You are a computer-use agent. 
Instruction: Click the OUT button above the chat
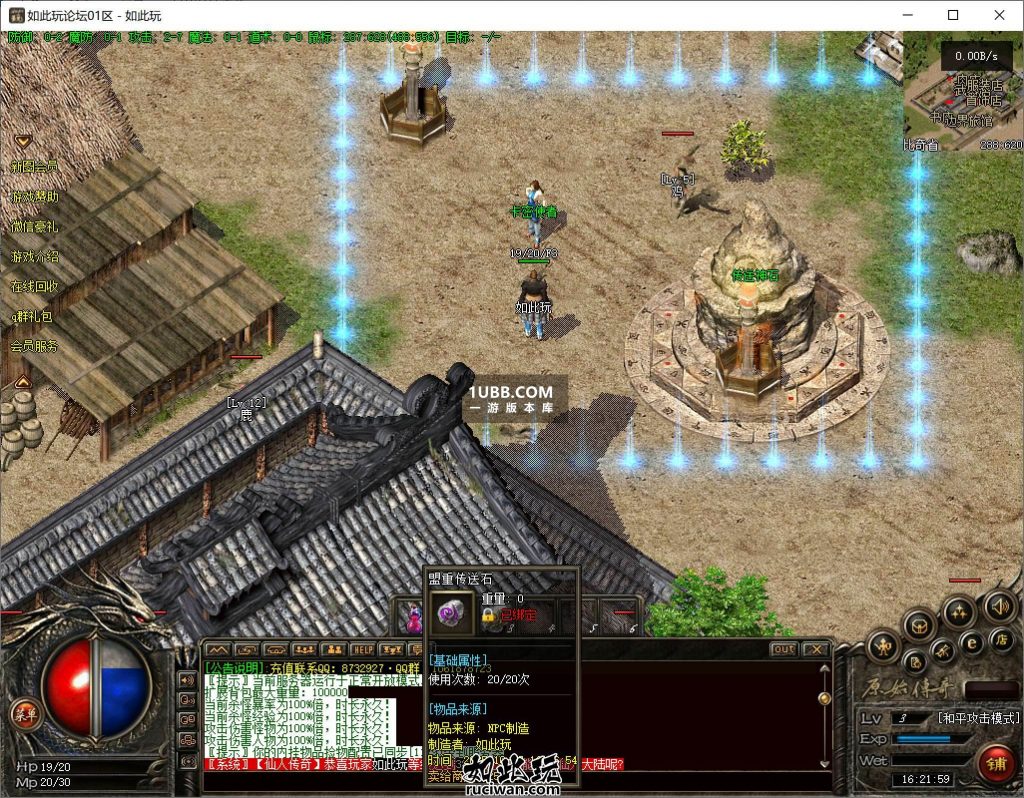(x=783, y=650)
